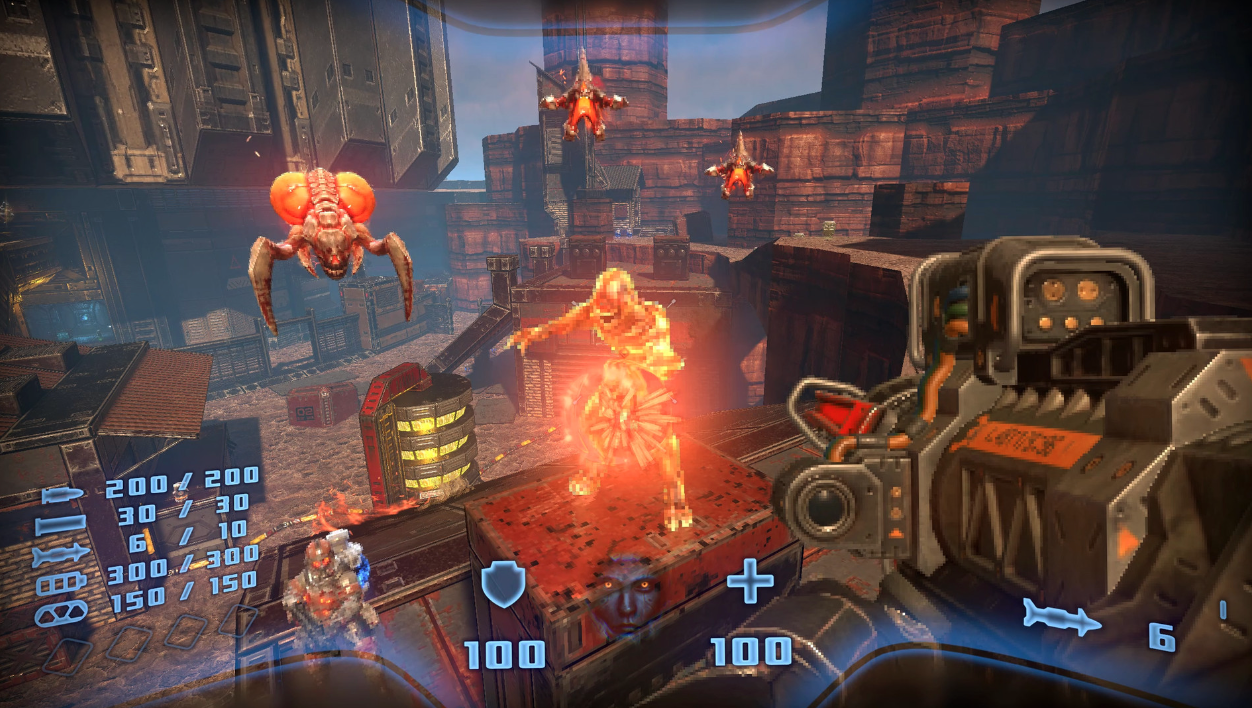Screen dimensions: 1252x708
Task: Click the armor shield icon
Action: tap(504, 584)
